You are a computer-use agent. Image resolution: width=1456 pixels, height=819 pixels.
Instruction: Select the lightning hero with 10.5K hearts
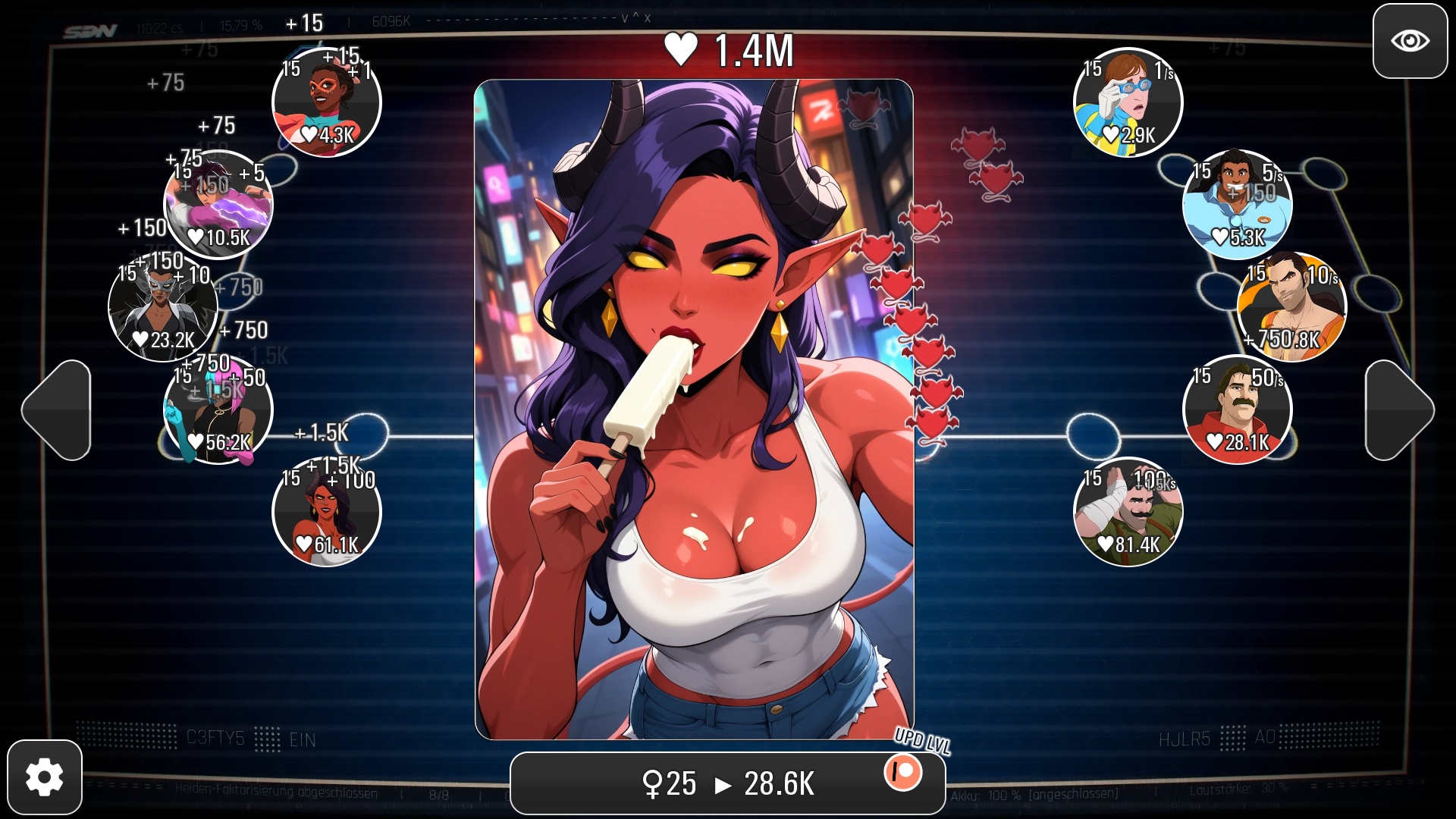tap(216, 205)
